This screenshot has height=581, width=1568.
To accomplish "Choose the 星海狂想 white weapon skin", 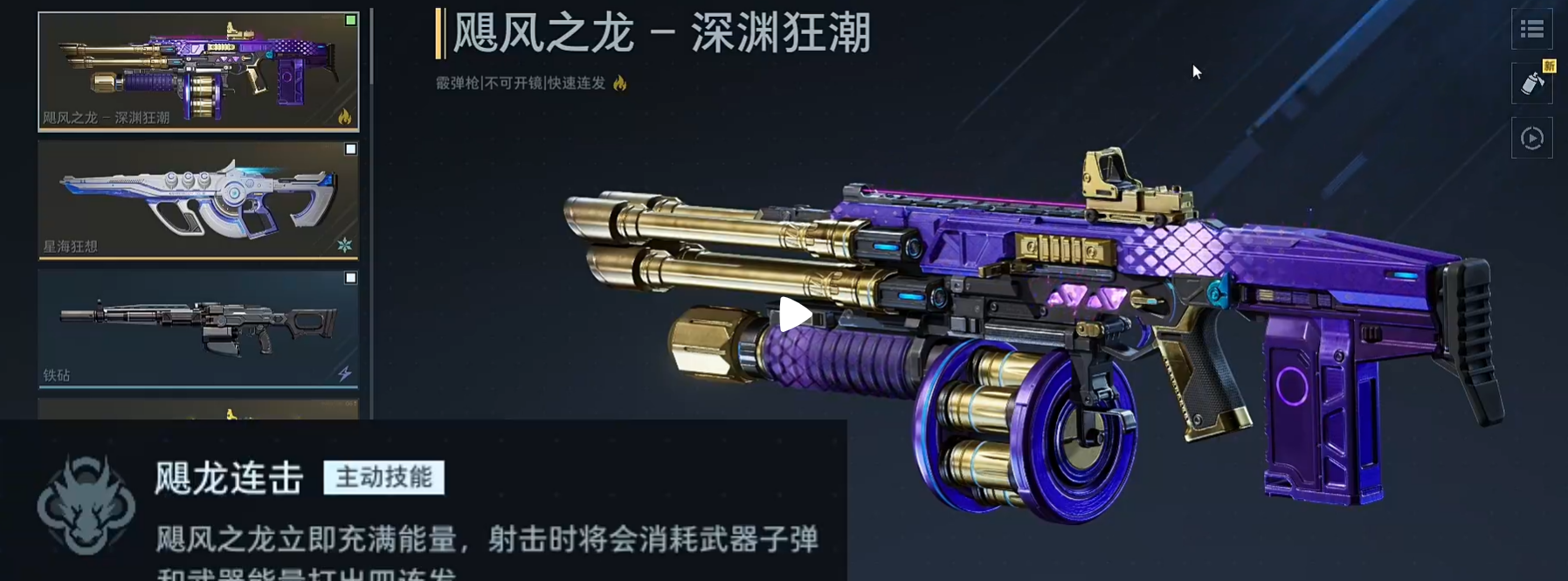I will click(198, 200).
